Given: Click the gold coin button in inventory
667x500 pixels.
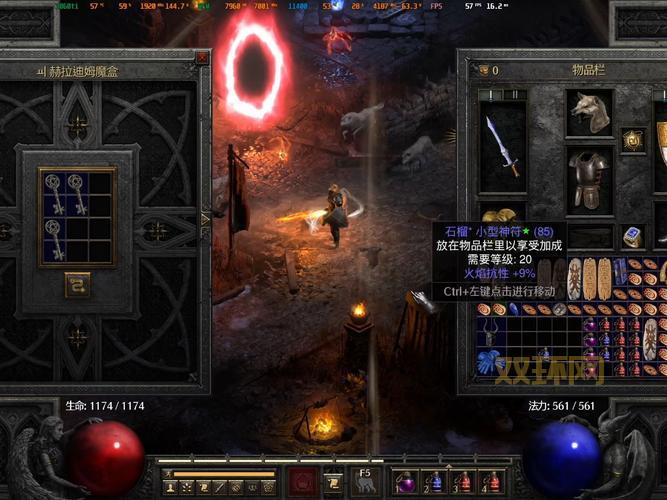Looking at the screenshot, I should tap(484, 70).
